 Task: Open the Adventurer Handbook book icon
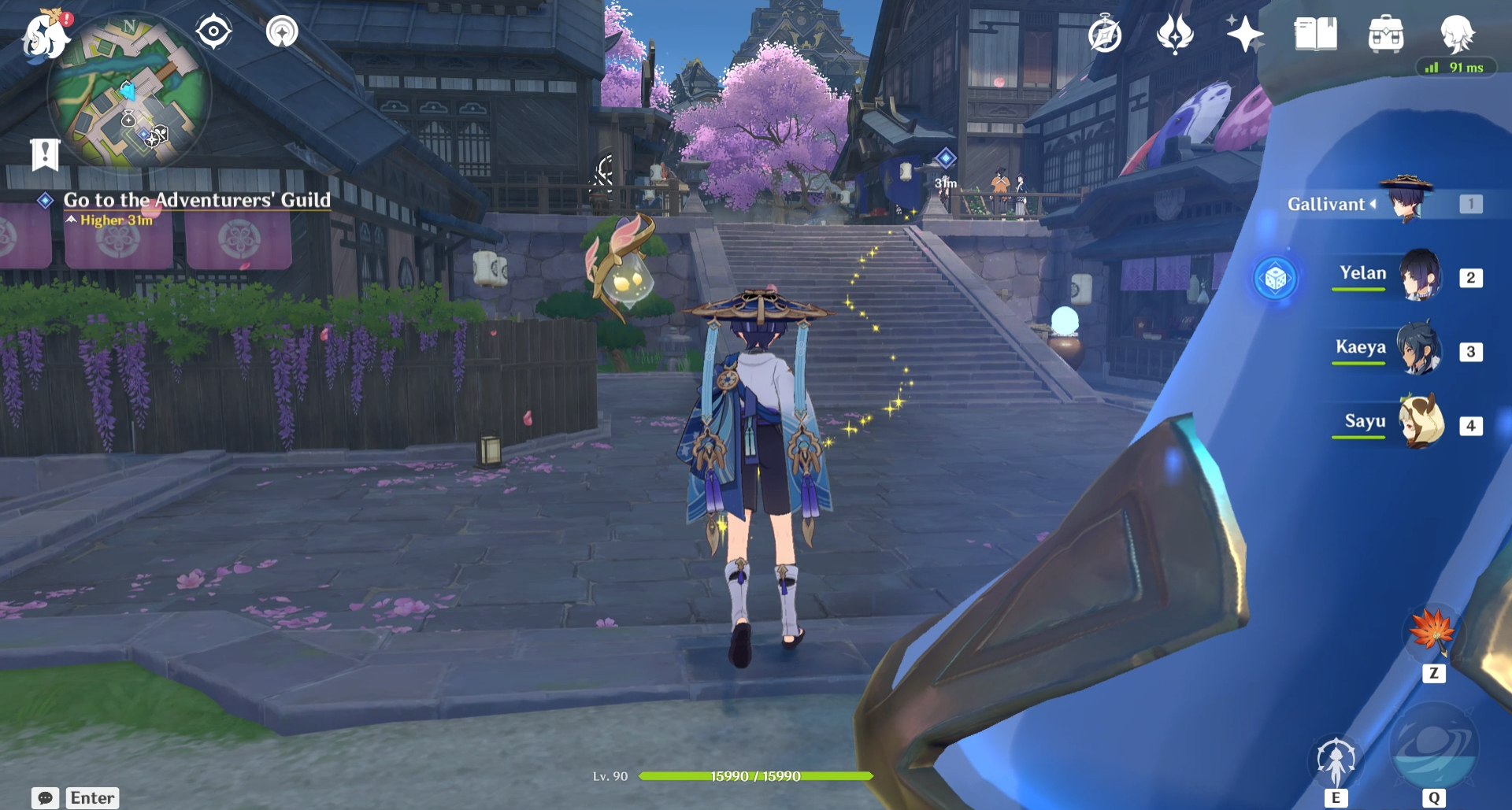tap(1315, 35)
